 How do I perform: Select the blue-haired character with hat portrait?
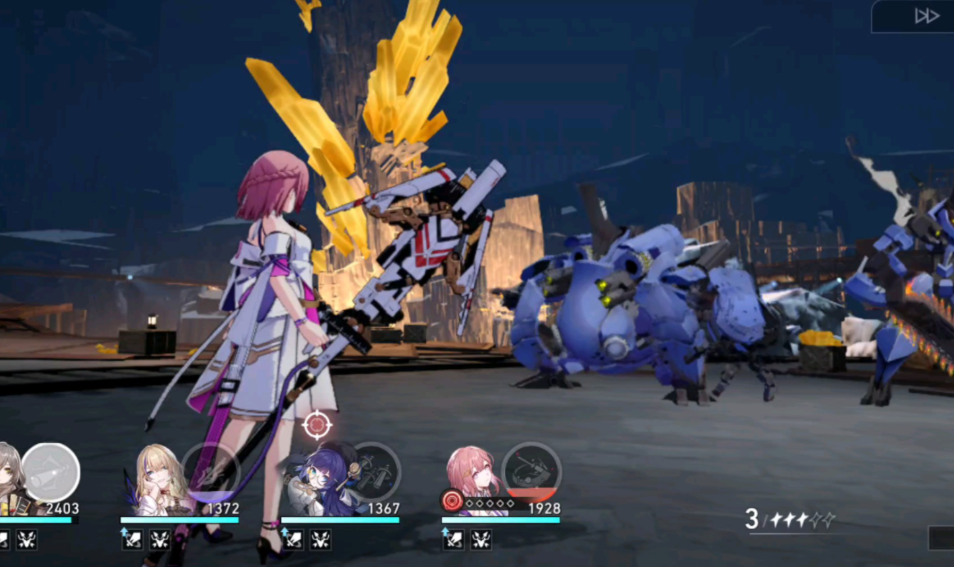coord(318,482)
